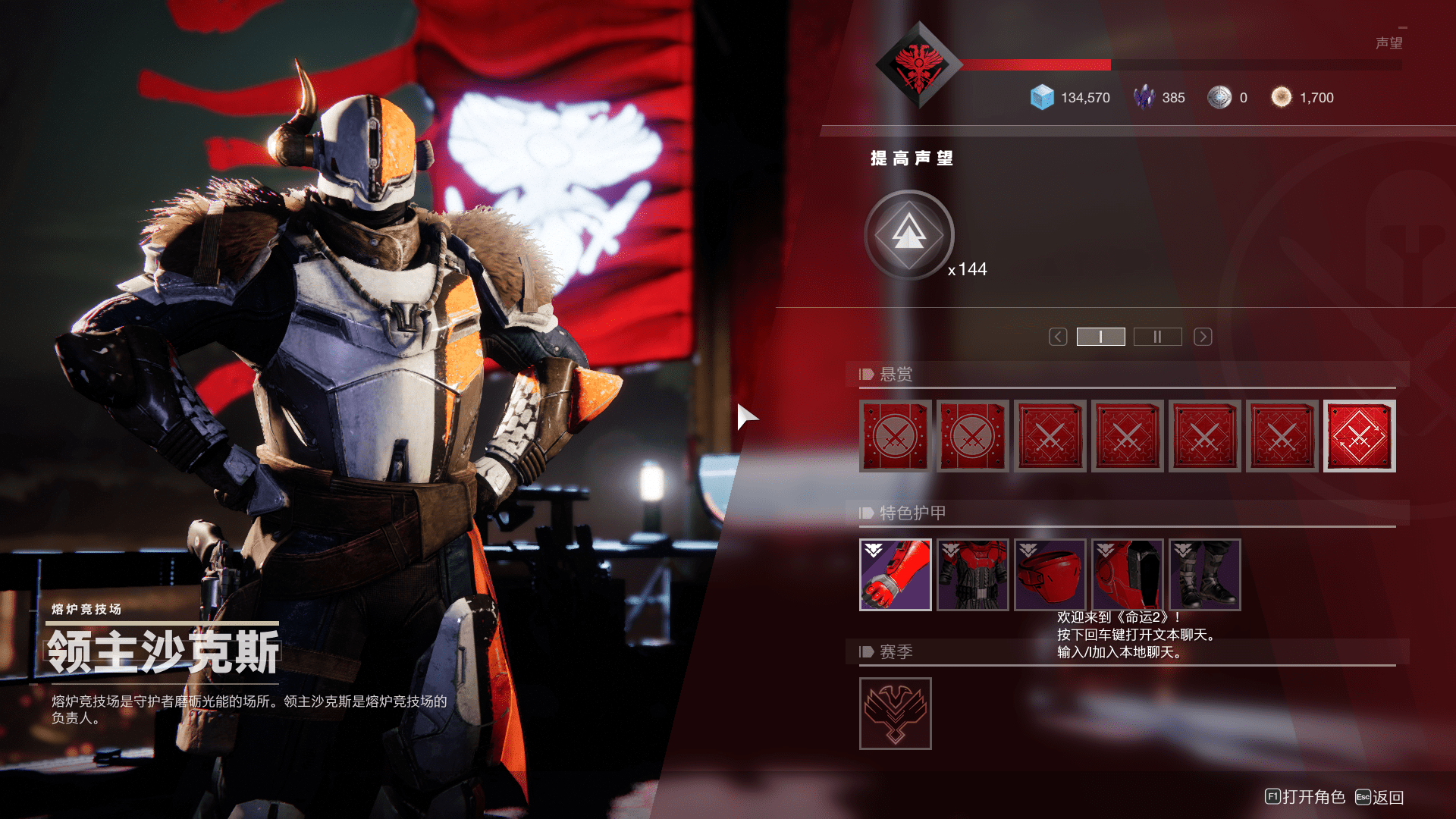The image size is (1456, 819).
Task: Pick the red belt-pack armor item
Action: (x=1050, y=575)
